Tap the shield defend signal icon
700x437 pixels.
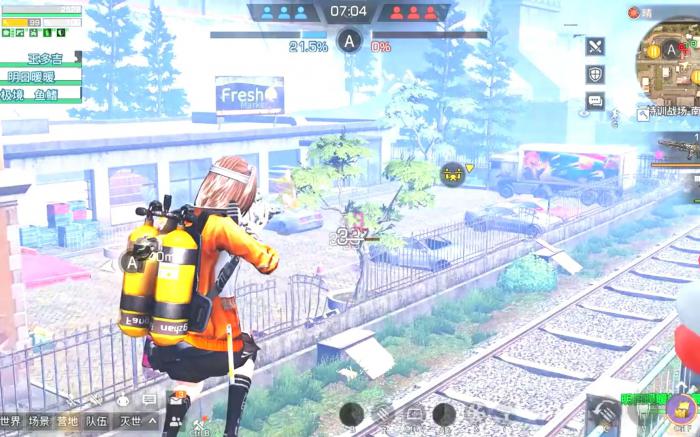click(595, 74)
